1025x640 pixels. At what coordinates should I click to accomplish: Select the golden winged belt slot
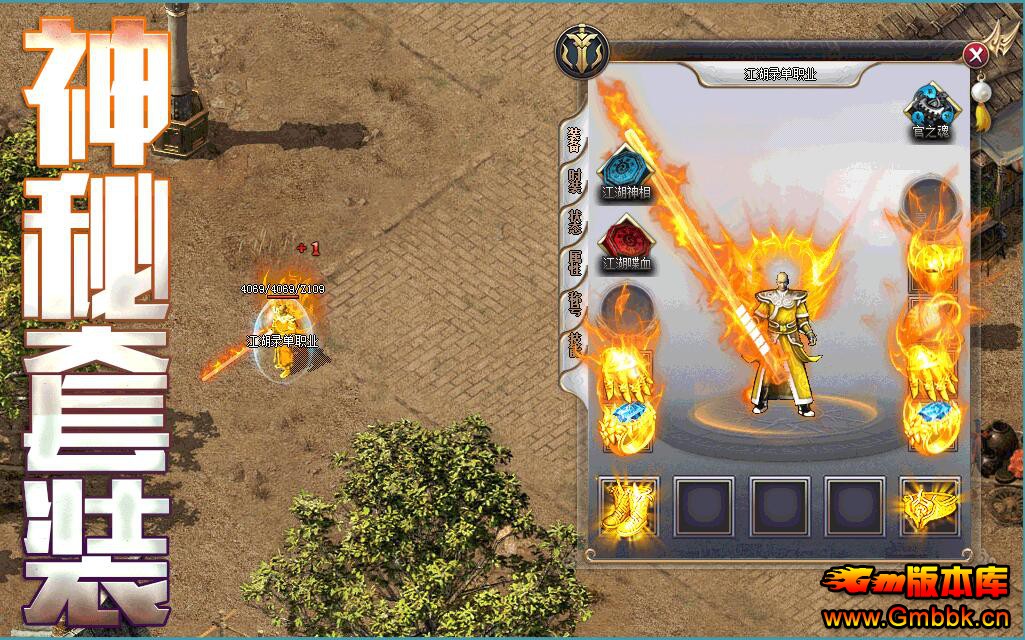click(929, 505)
